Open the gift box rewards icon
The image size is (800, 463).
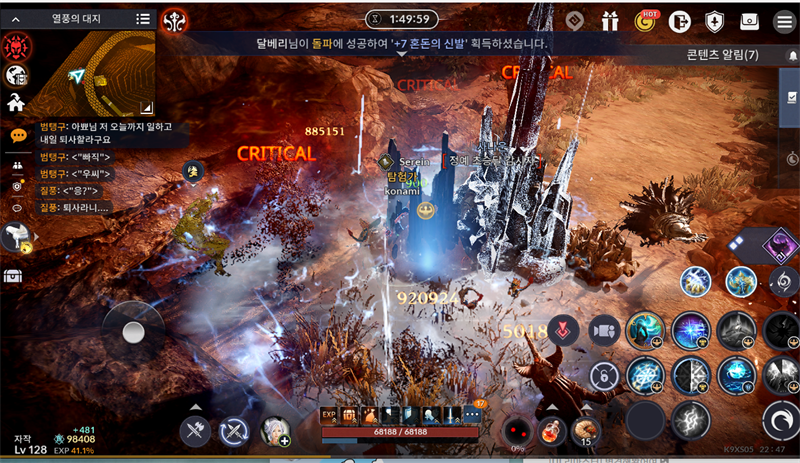click(x=610, y=21)
